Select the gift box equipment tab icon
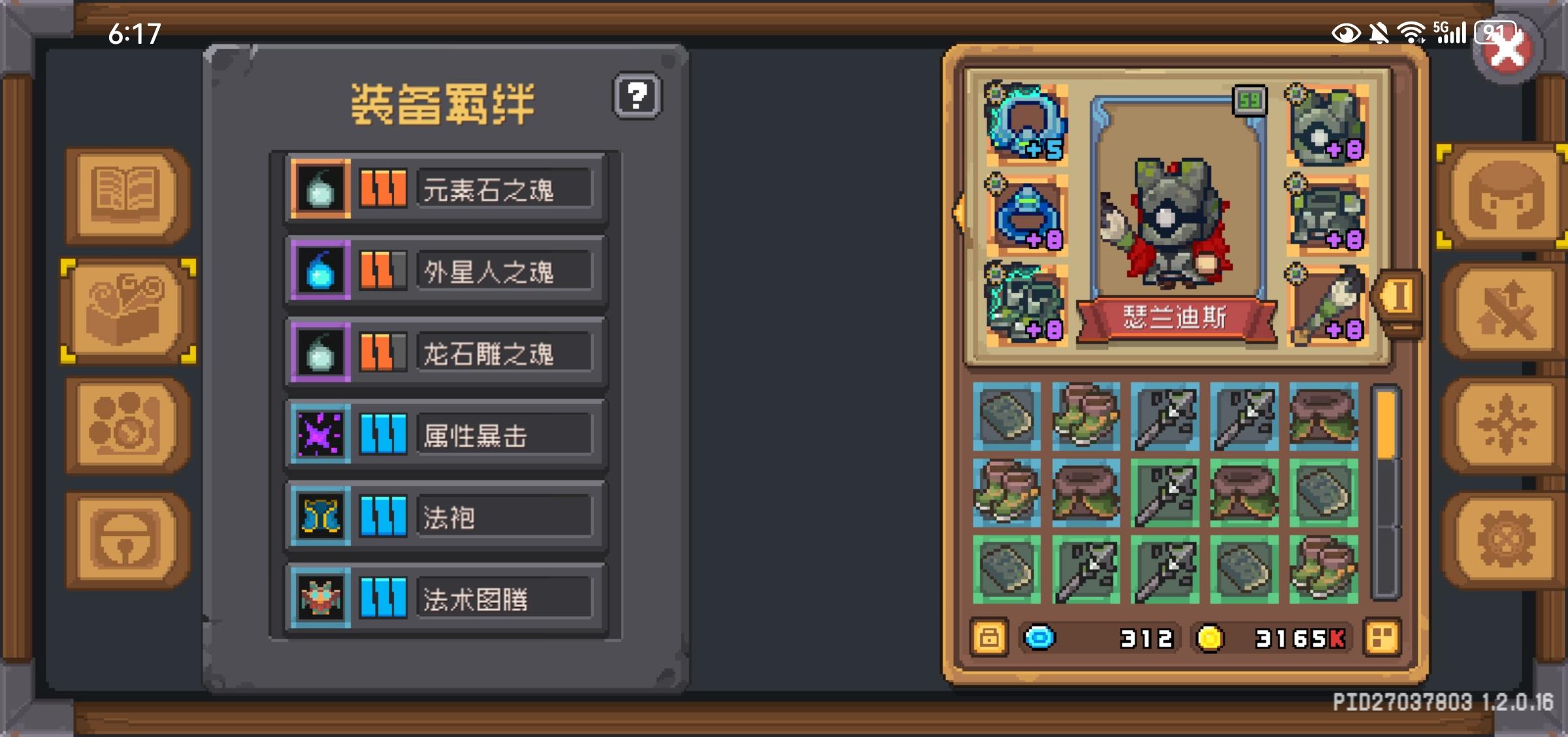Screen dimensions: 1568x737 [x=126, y=312]
